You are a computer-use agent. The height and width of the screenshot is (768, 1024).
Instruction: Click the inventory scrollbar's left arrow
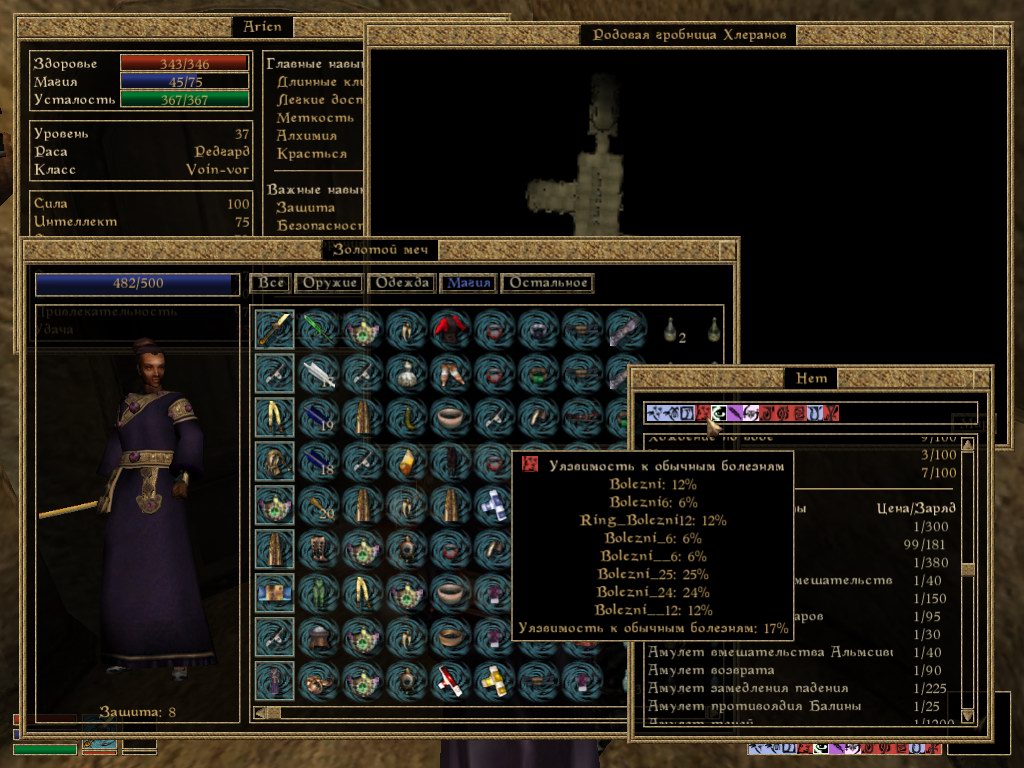pos(259,713)
